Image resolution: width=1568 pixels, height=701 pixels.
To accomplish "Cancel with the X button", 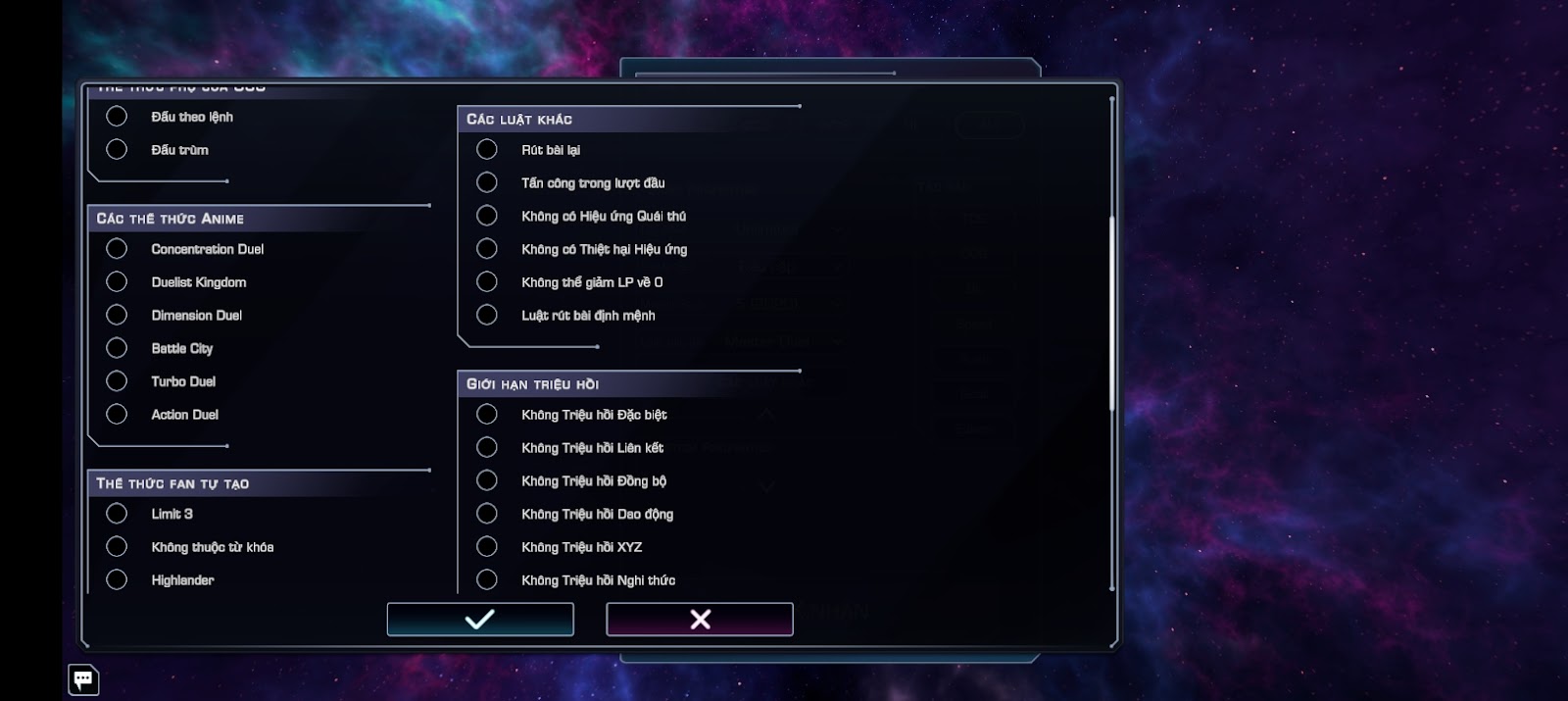I will pyautogui.click(x=700, y=620).
